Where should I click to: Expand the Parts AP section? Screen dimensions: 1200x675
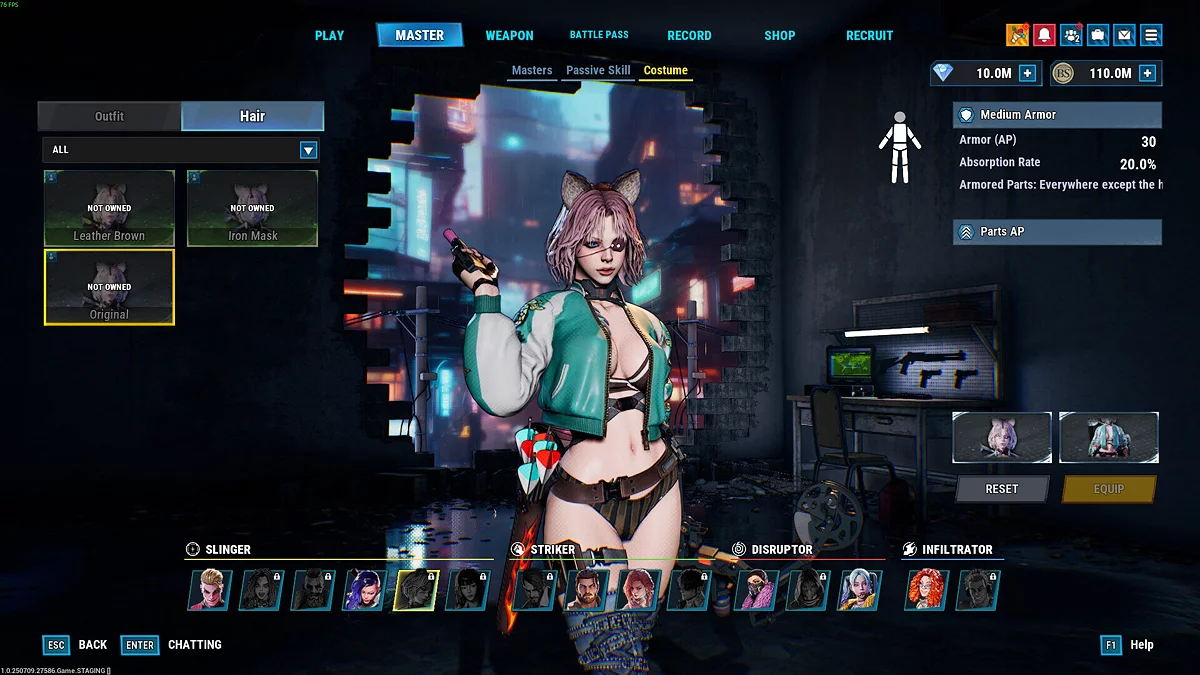pos(1057,232)
